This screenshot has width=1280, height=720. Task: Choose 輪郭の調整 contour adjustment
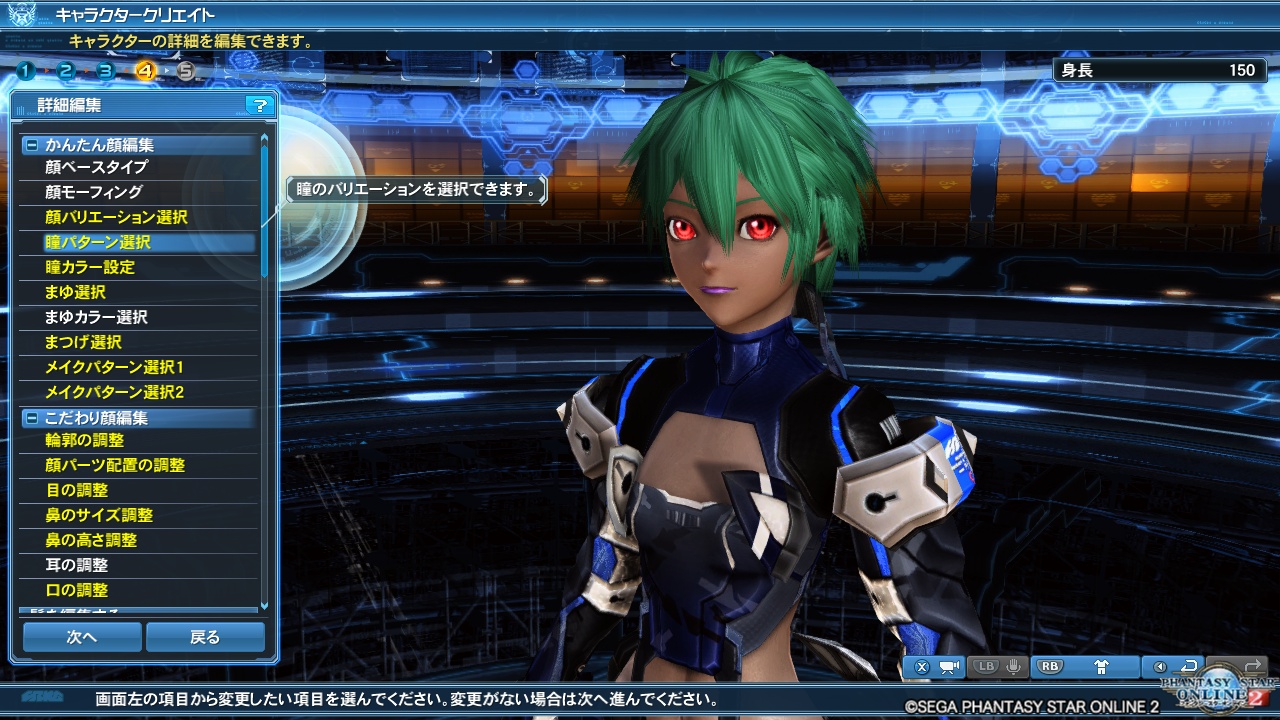click(x=85, y=440)
